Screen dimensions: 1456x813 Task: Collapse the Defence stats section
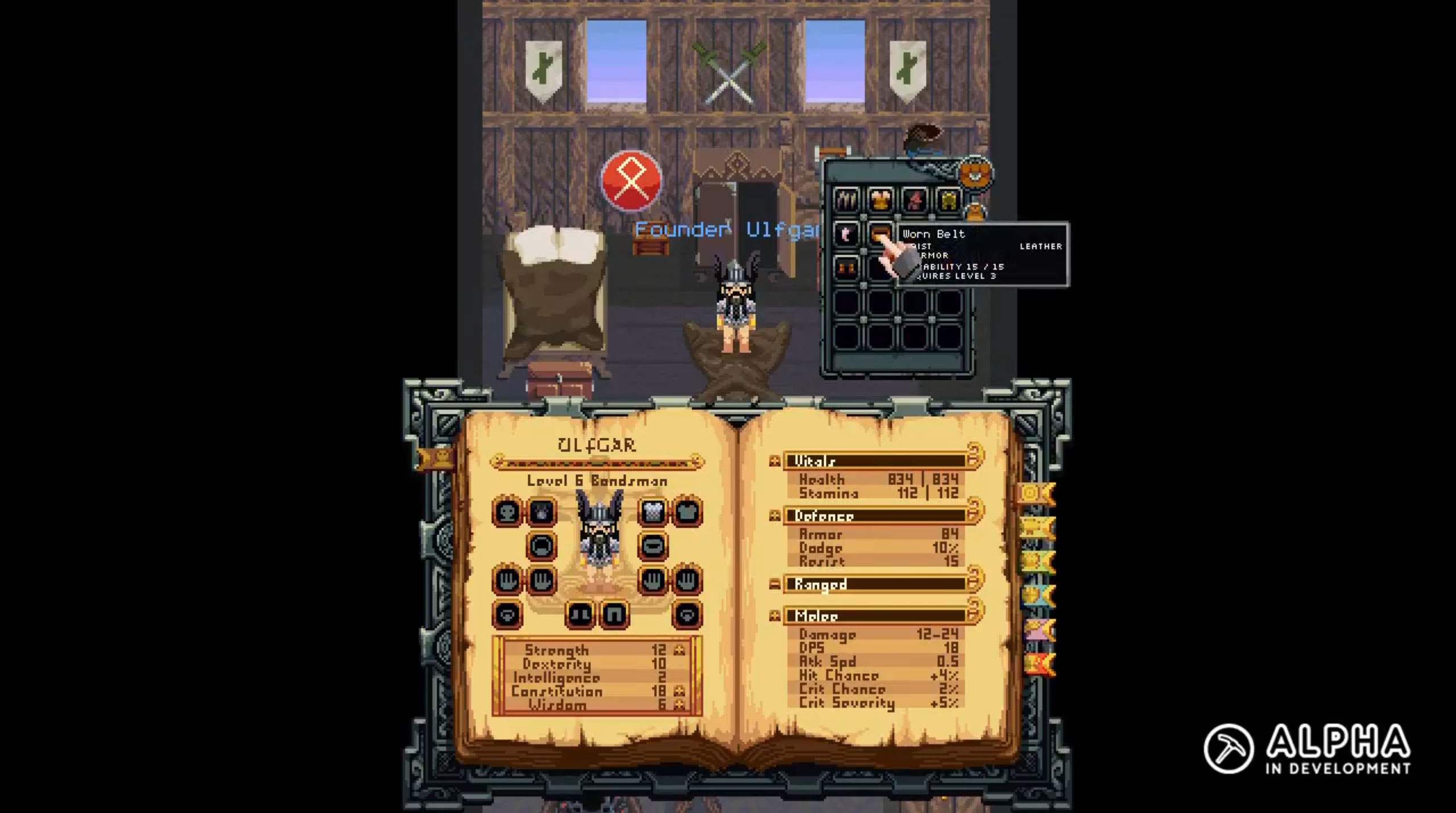point(775,516)
